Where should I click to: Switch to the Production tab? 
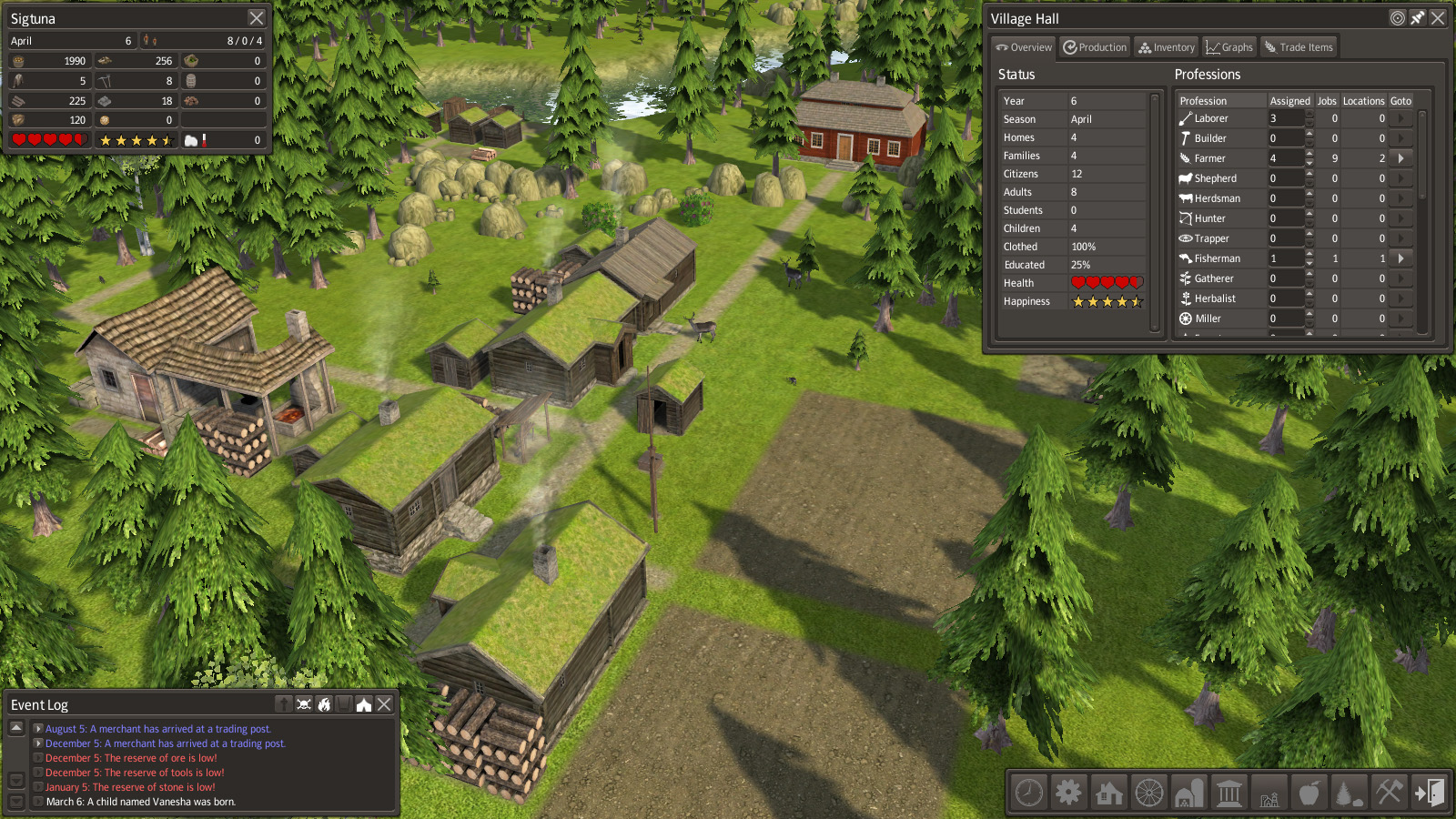click(x=1095, y=47)
